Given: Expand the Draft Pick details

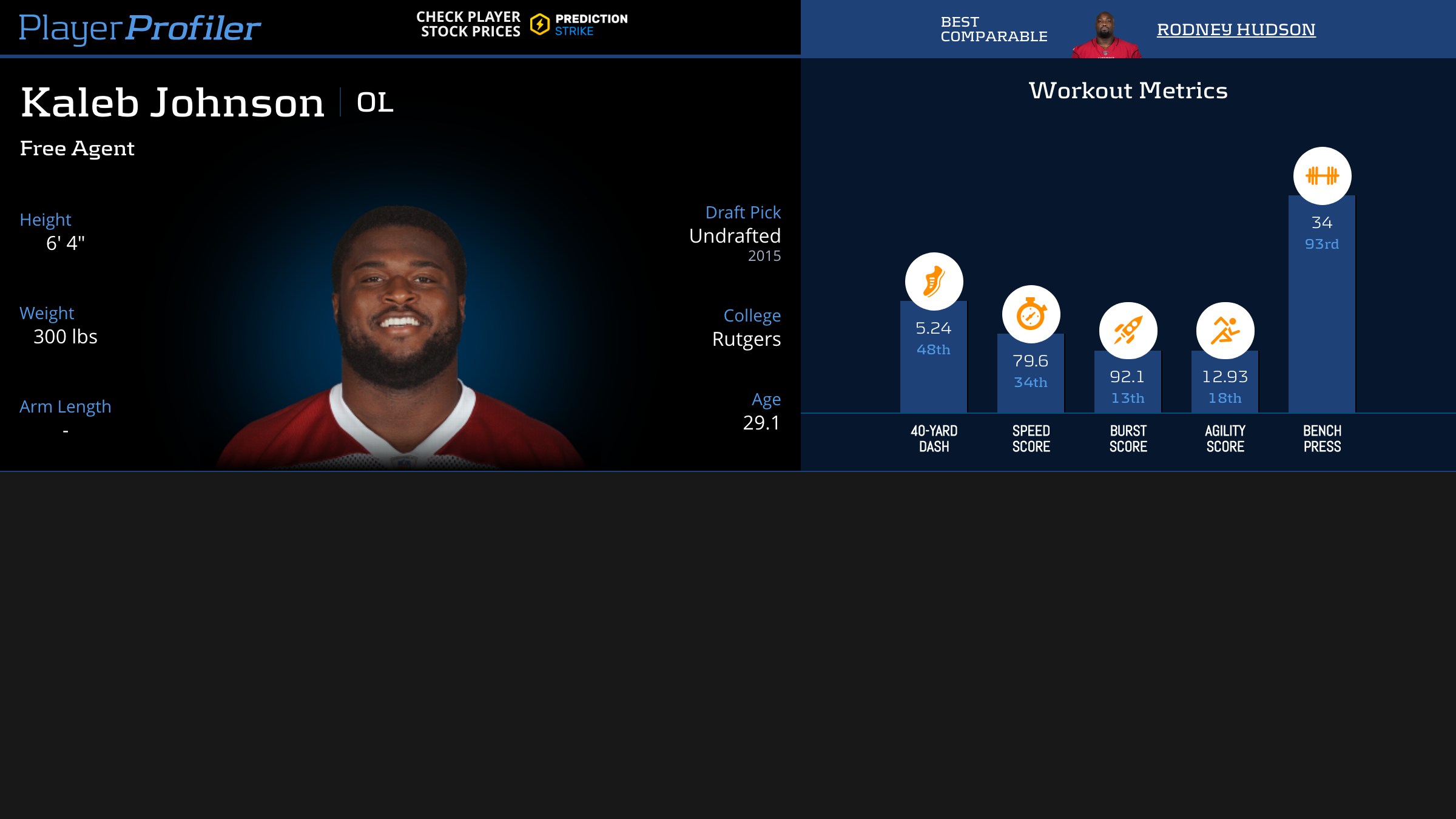Looking at the screenshot, I should click(x=735, y=236).
